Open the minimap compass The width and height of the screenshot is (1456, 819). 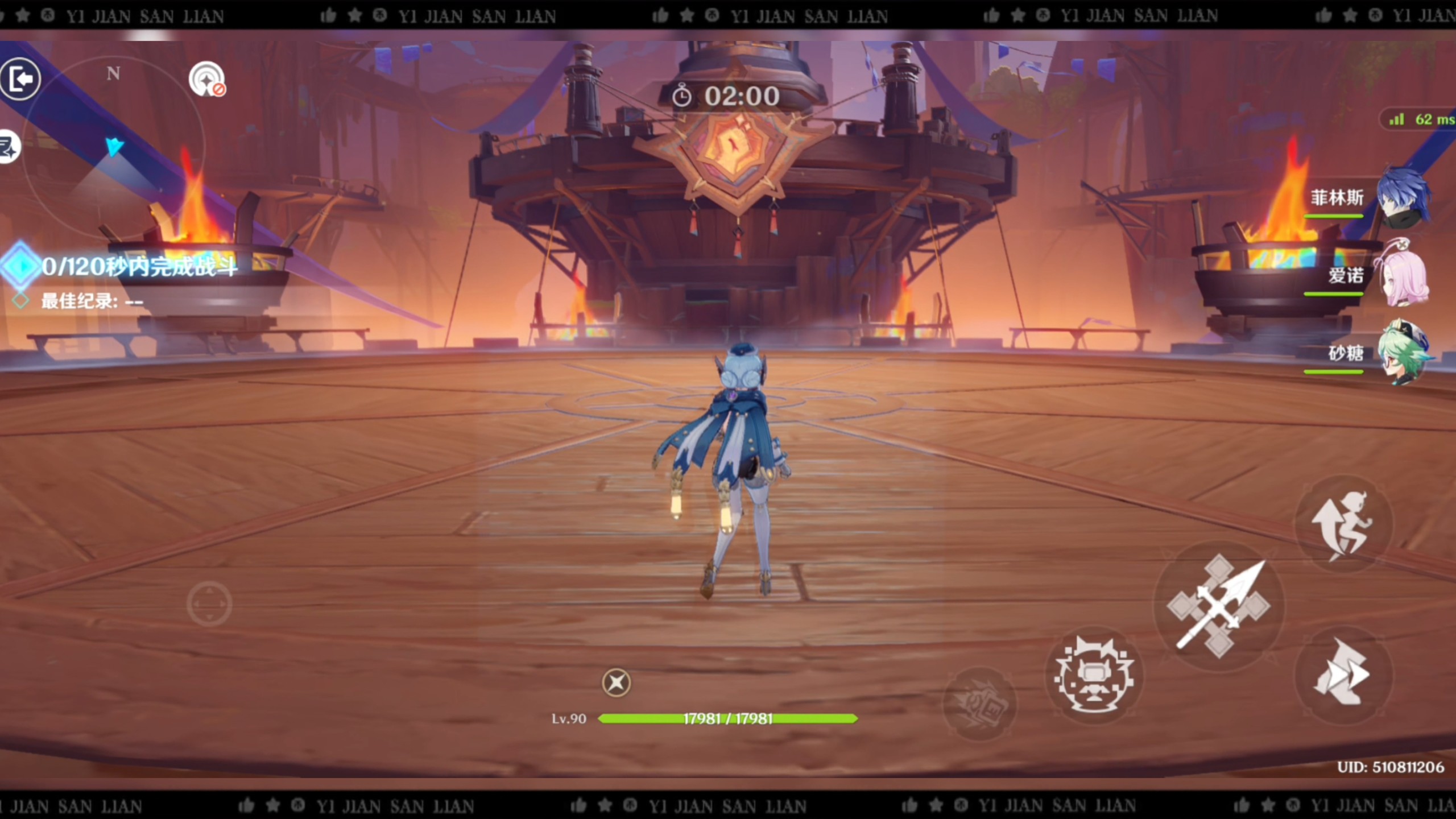click(114, 148)
